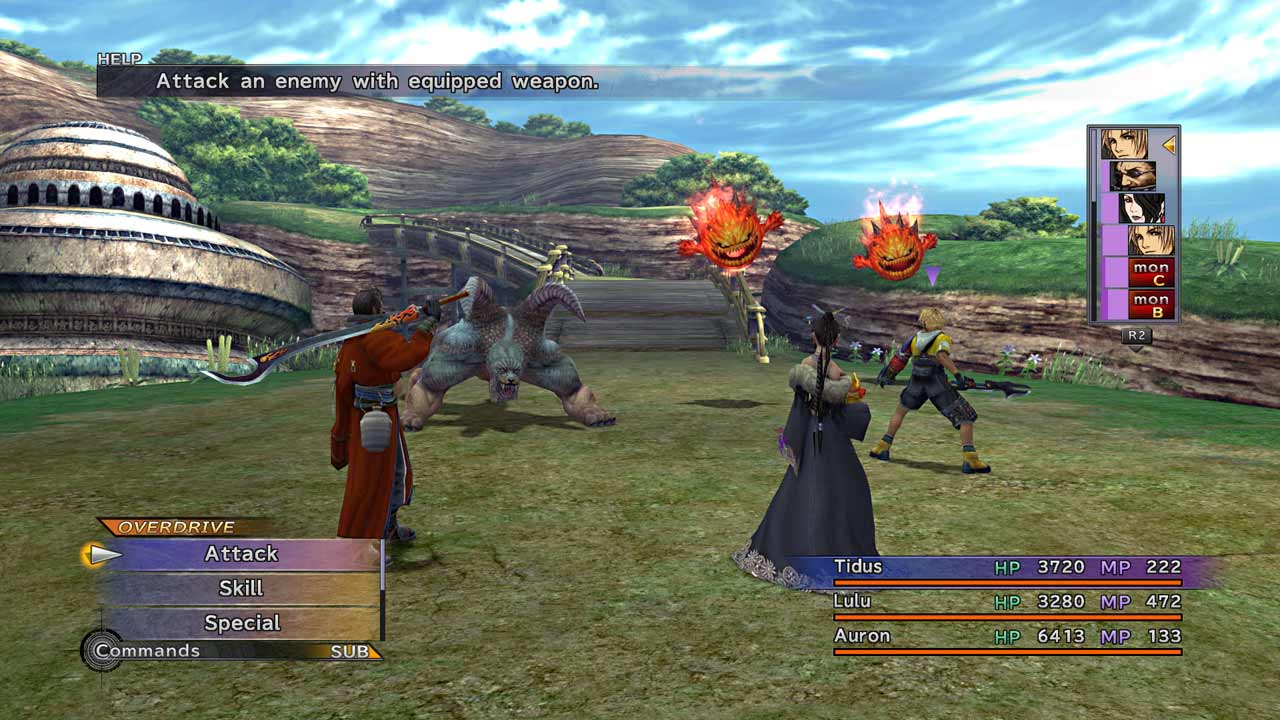Toggle the purple turn indicator above Tidus
The height and width of the screenshot is (720, 1280).
pos(932,272)
